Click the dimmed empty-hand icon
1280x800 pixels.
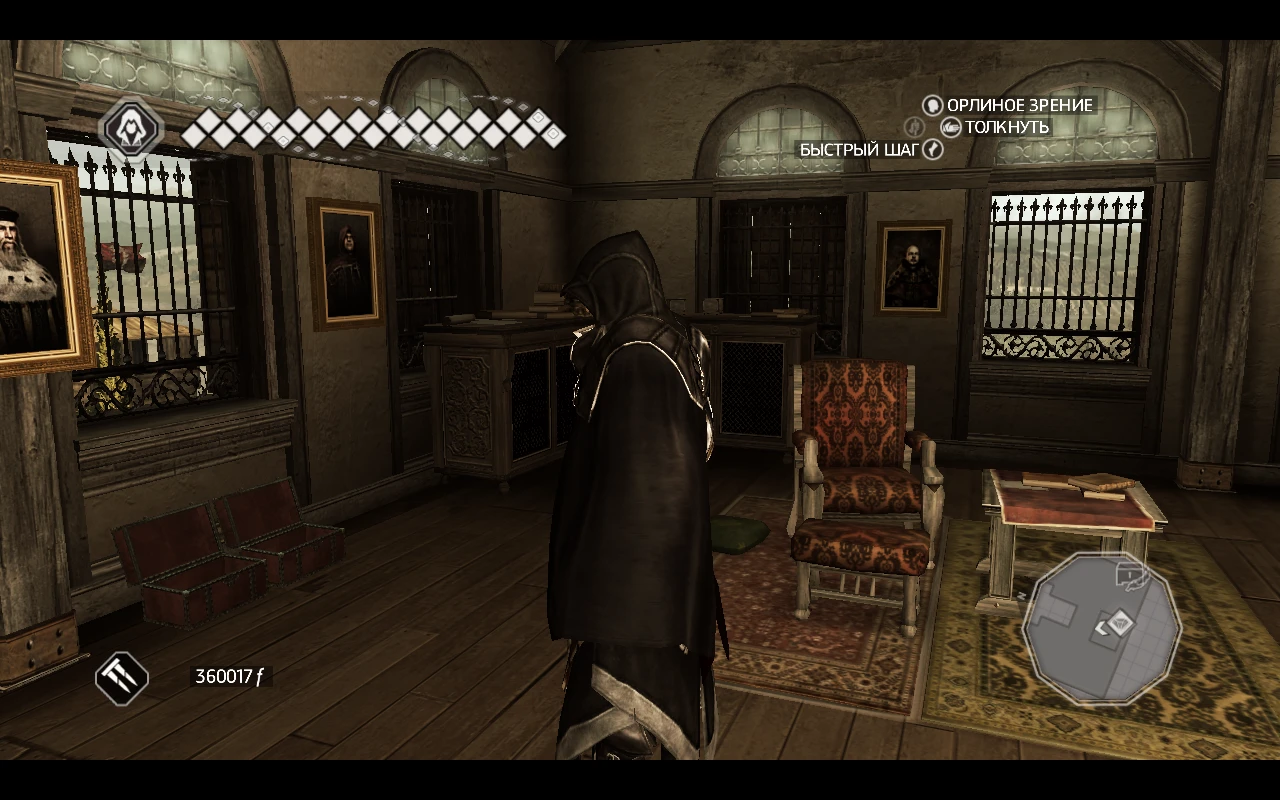click(x=912, y=127)
